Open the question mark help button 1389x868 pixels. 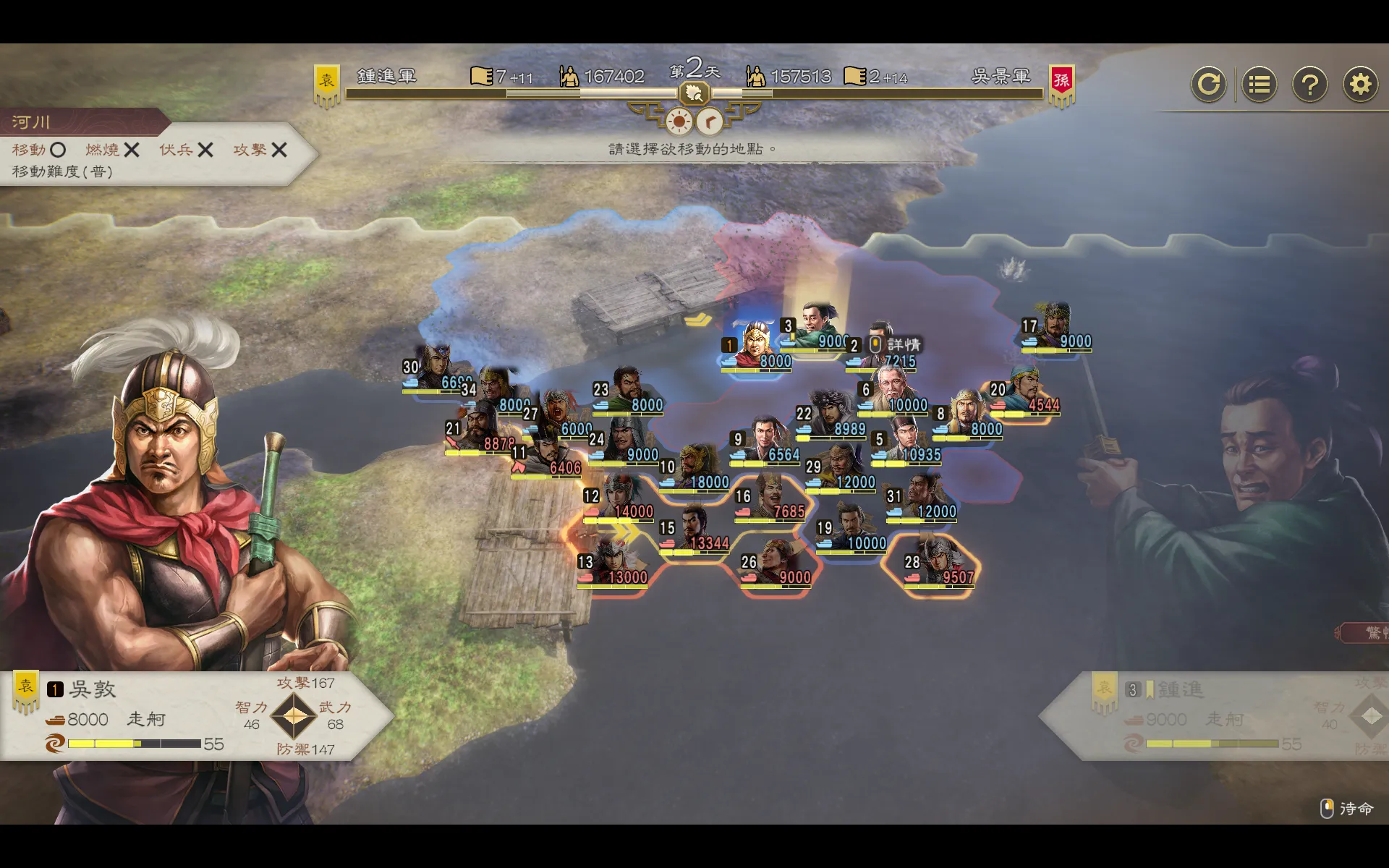(x=1309, y=85)
